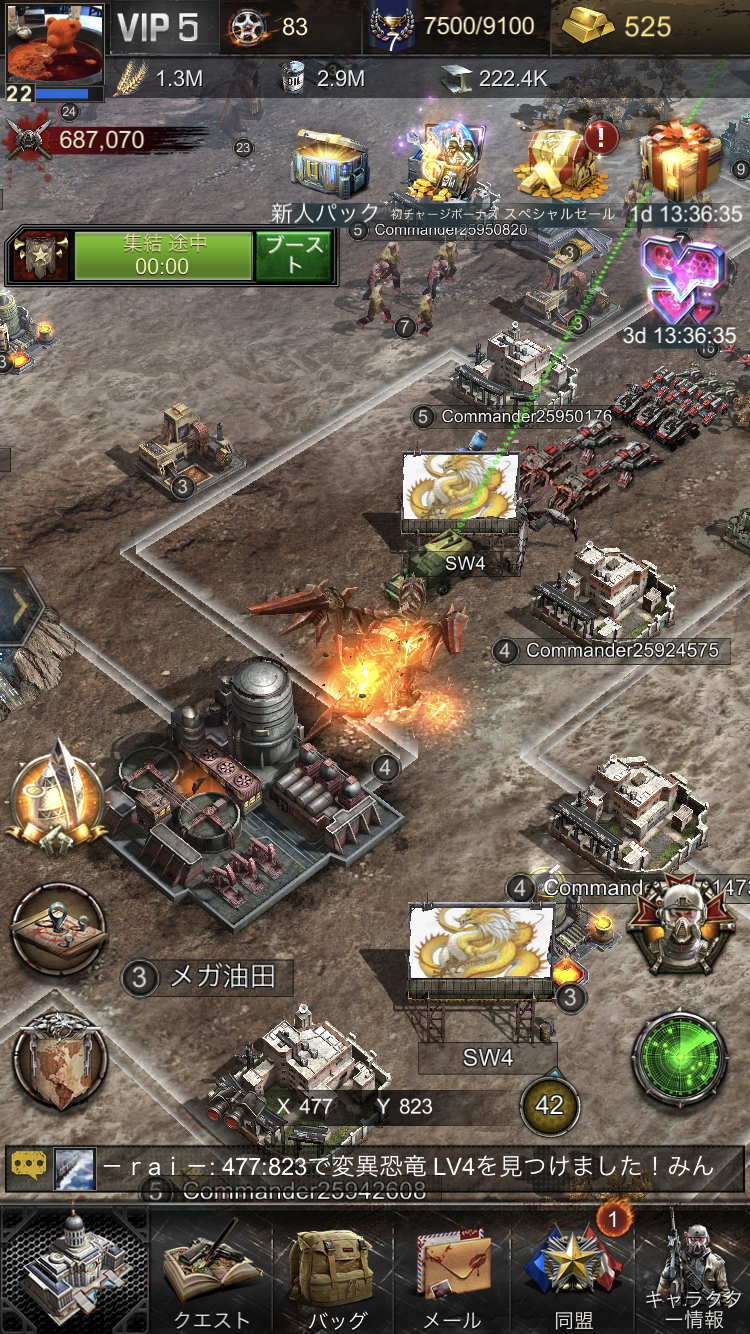
Task: Click the green ブースト button
Action: coord(294,256)
